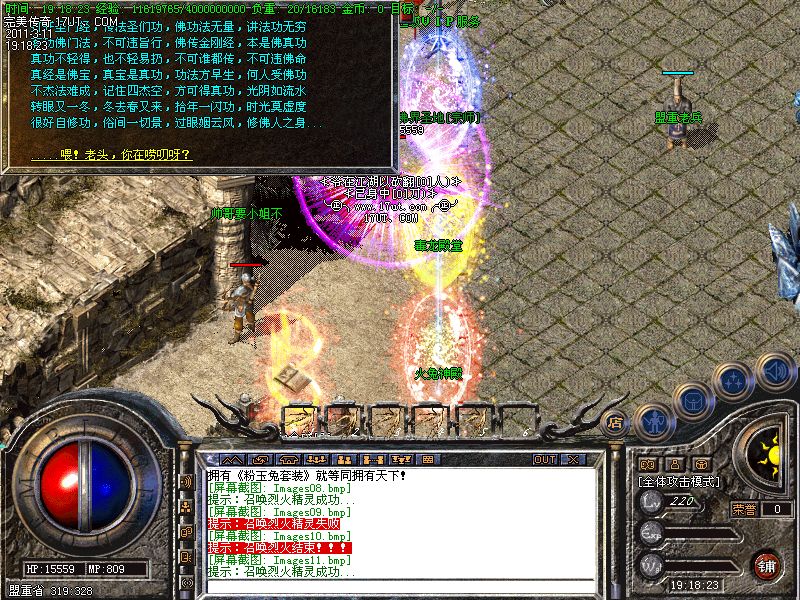This screenshot has height=600, width=800.
Task: Toggle the sound speaker icon
Action: click(x=773, y=370)
